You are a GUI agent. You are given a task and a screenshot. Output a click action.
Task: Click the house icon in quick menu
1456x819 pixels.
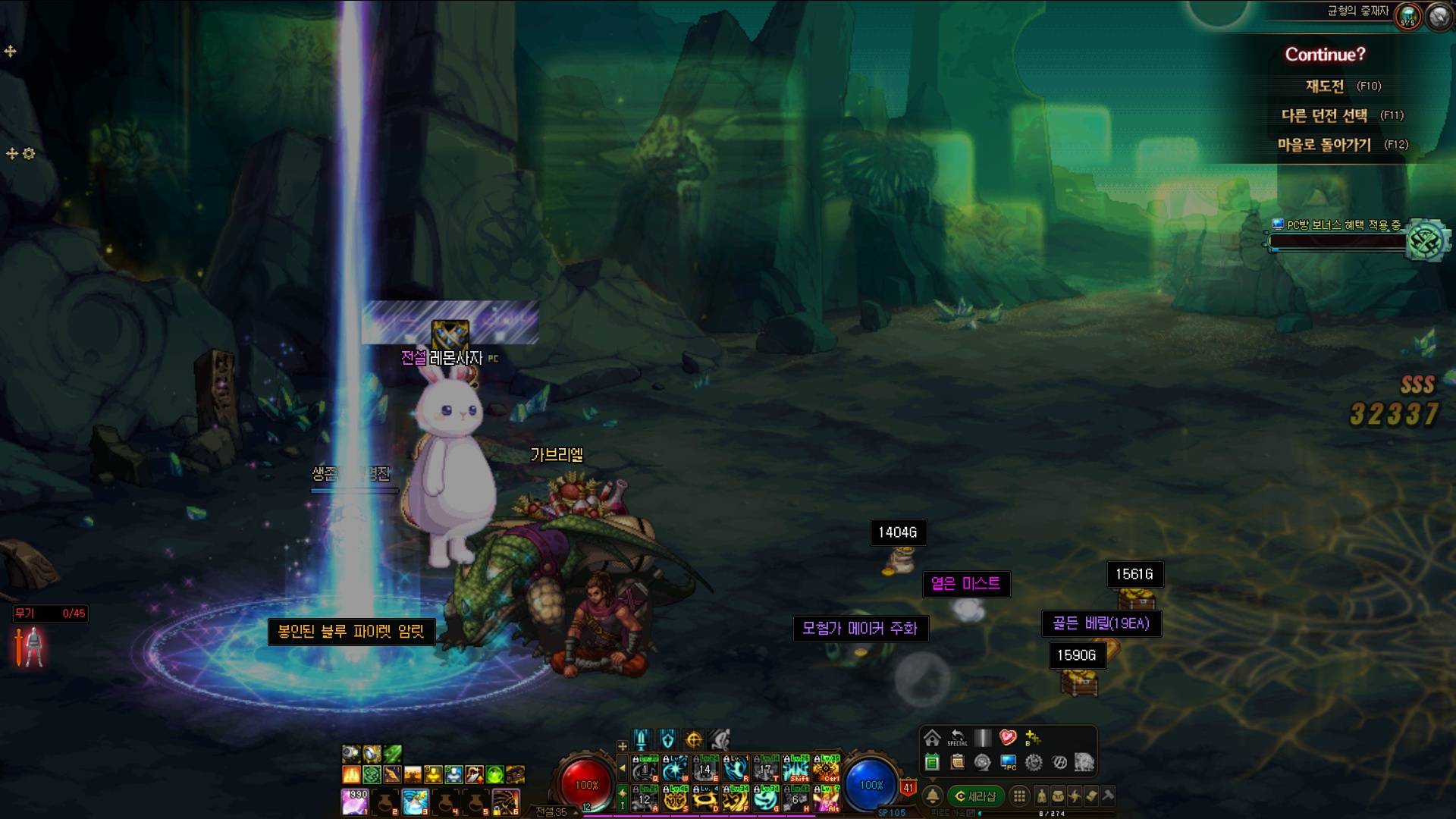click(932, 738)
